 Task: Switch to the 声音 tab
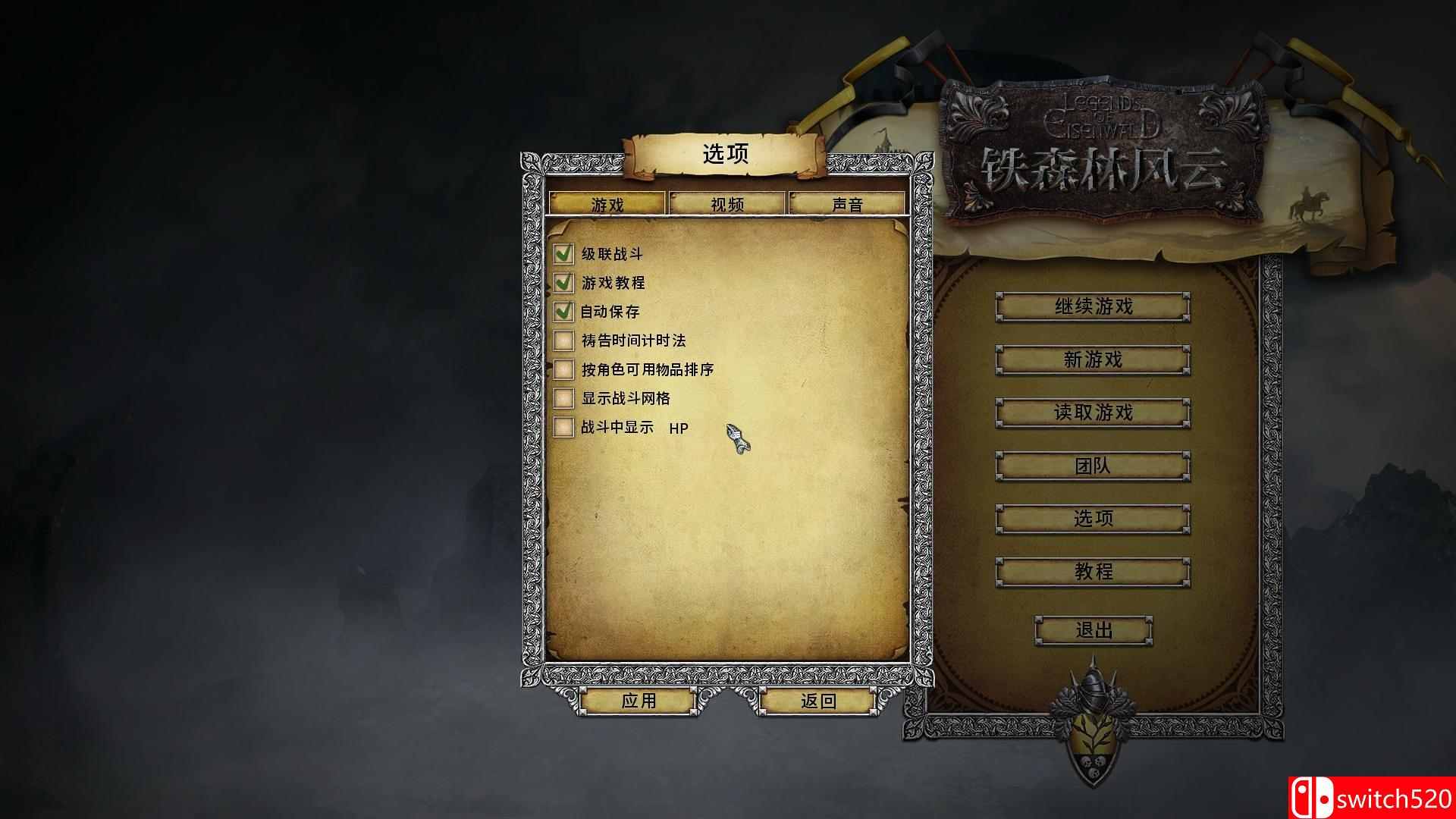pos(848,203)
